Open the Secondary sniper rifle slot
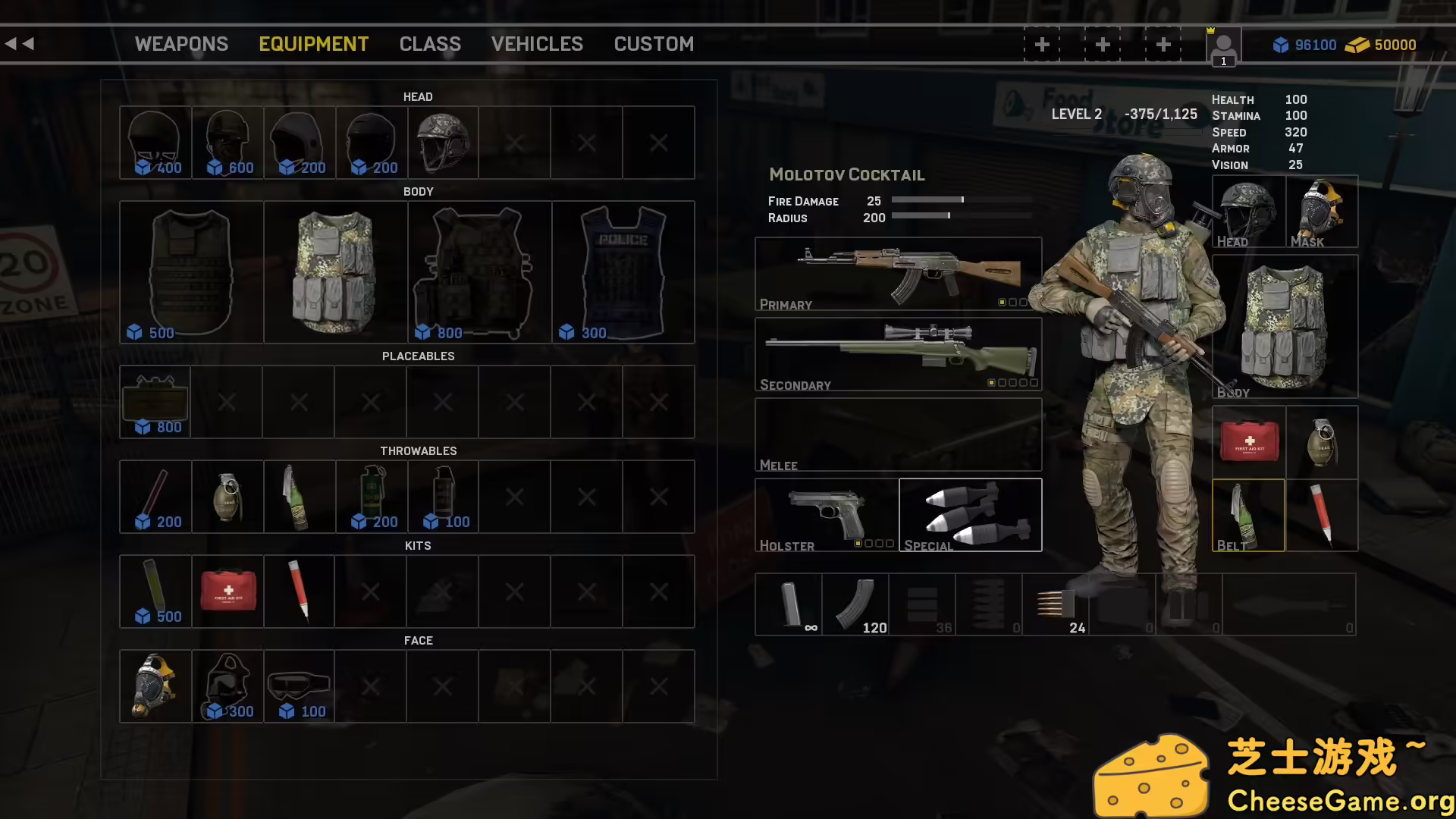Viewport: 1456px width, 819px height. [898, 353]
